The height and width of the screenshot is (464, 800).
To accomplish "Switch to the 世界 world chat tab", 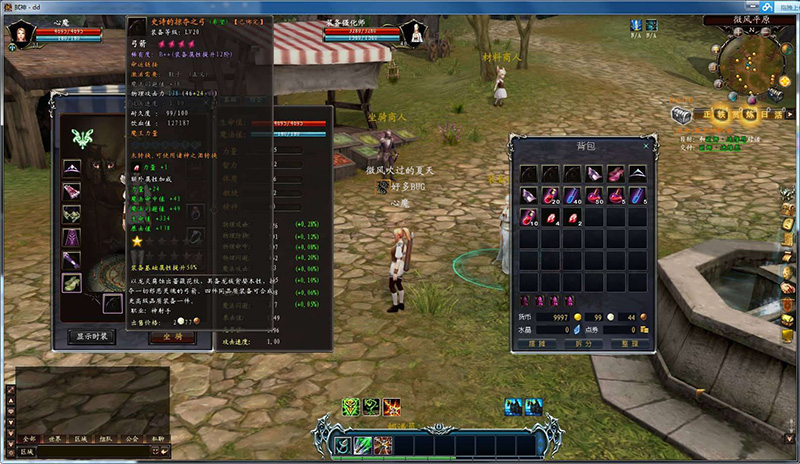I will 55,438.
